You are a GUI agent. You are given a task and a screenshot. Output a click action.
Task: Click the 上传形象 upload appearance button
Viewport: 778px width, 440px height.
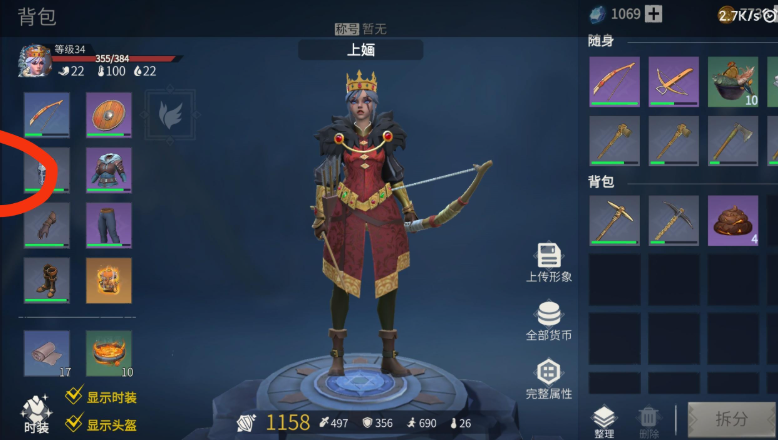[549, 262]
